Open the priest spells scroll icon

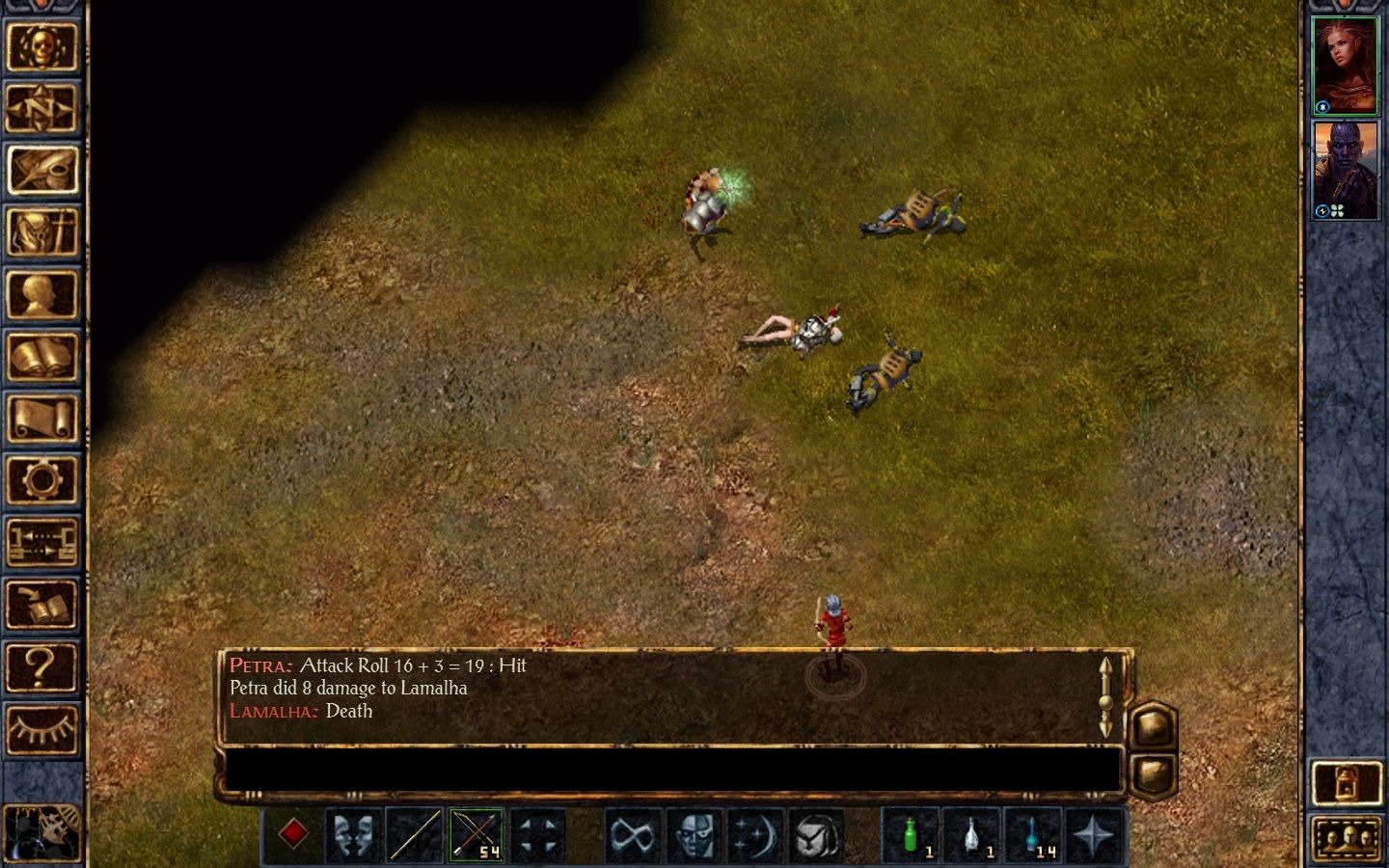coord(43,415)
